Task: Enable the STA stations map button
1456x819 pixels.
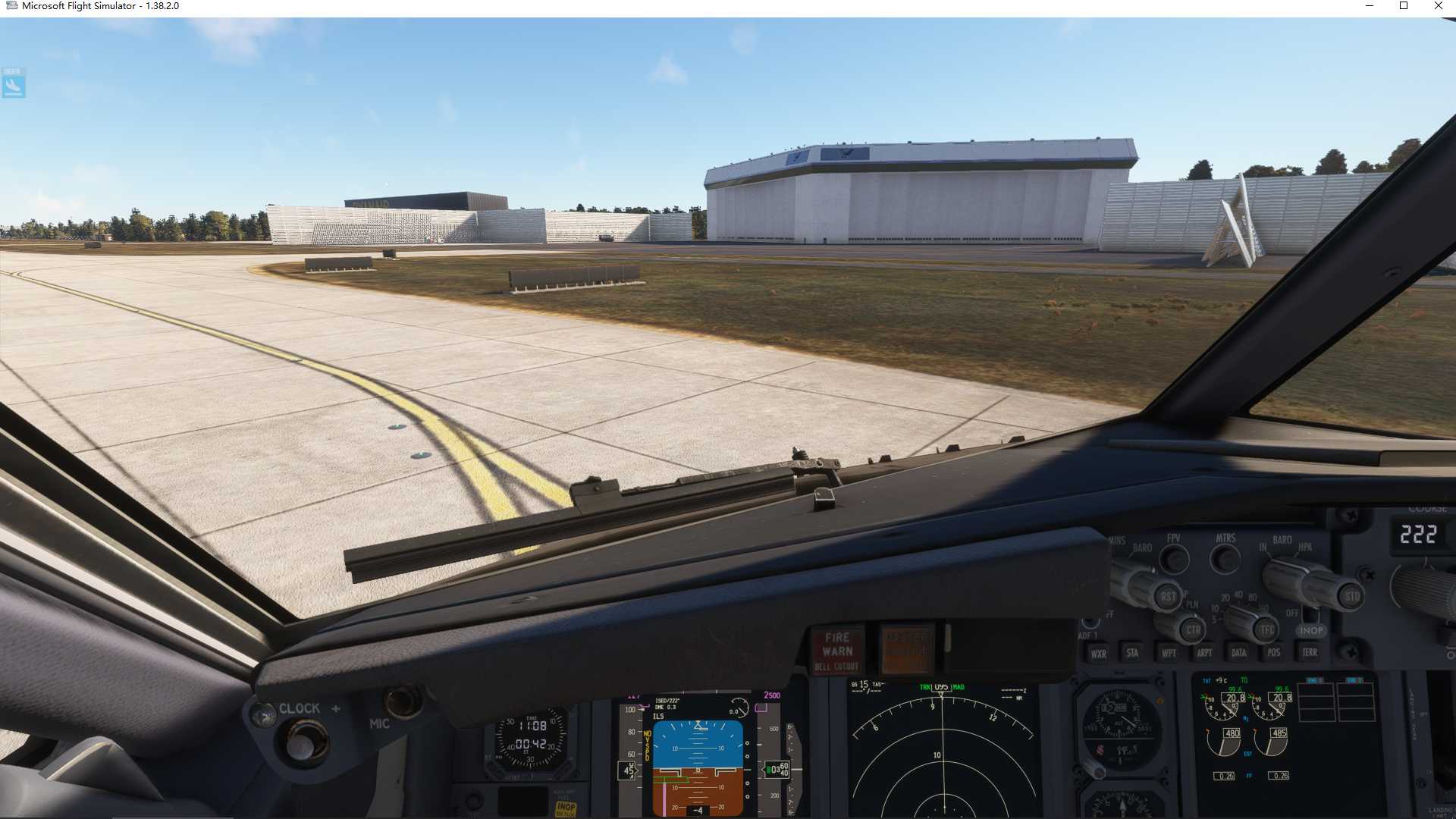Action: pos(1132,653)
